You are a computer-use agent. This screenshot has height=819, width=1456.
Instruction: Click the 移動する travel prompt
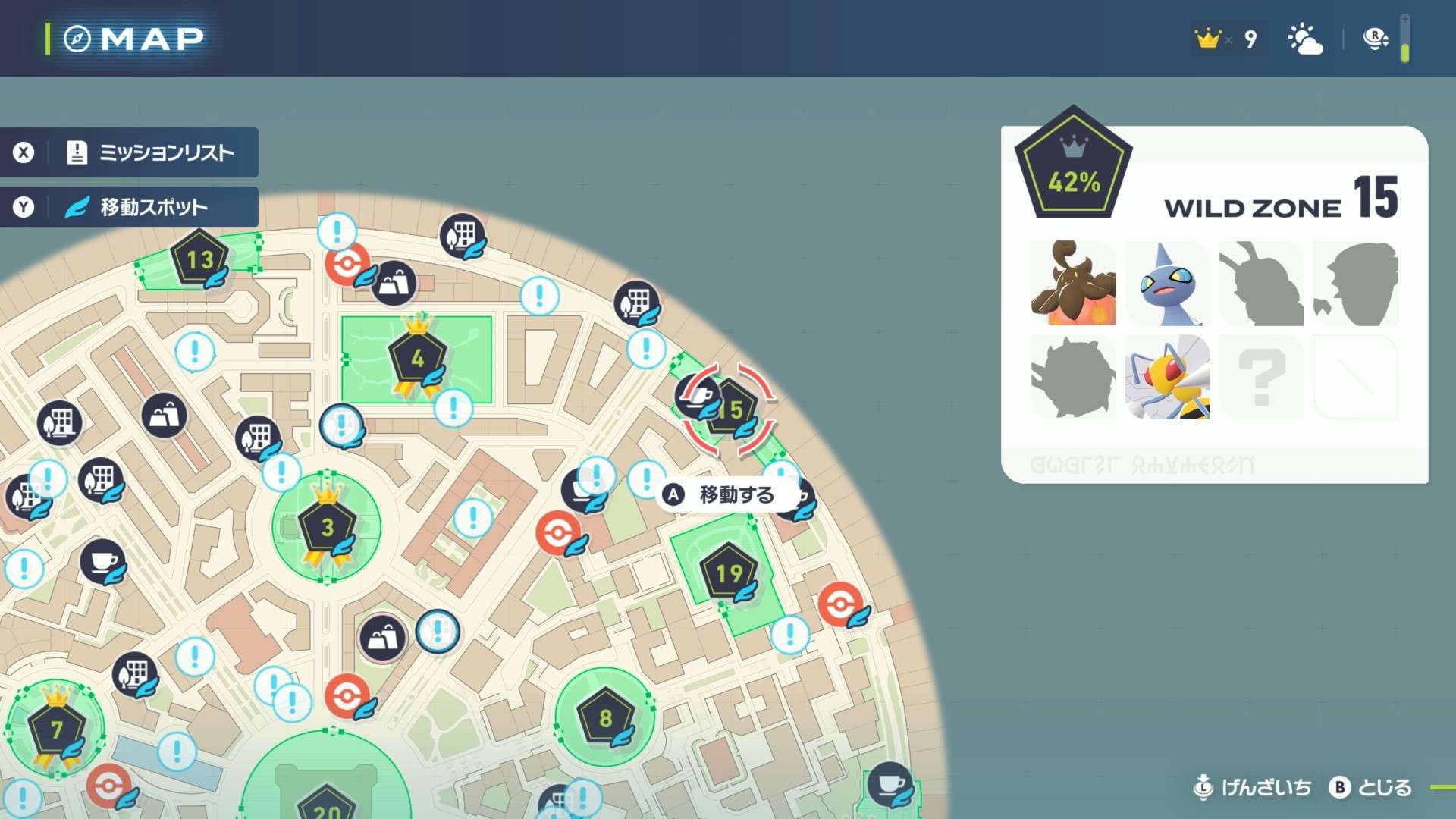(722, 495)
